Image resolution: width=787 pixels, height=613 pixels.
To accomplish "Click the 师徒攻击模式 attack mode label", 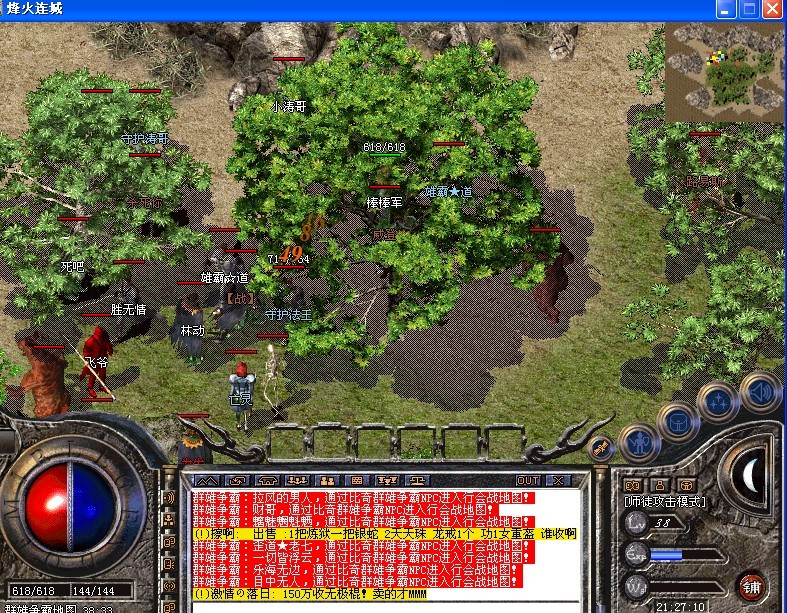I will (x=665, y=500).
